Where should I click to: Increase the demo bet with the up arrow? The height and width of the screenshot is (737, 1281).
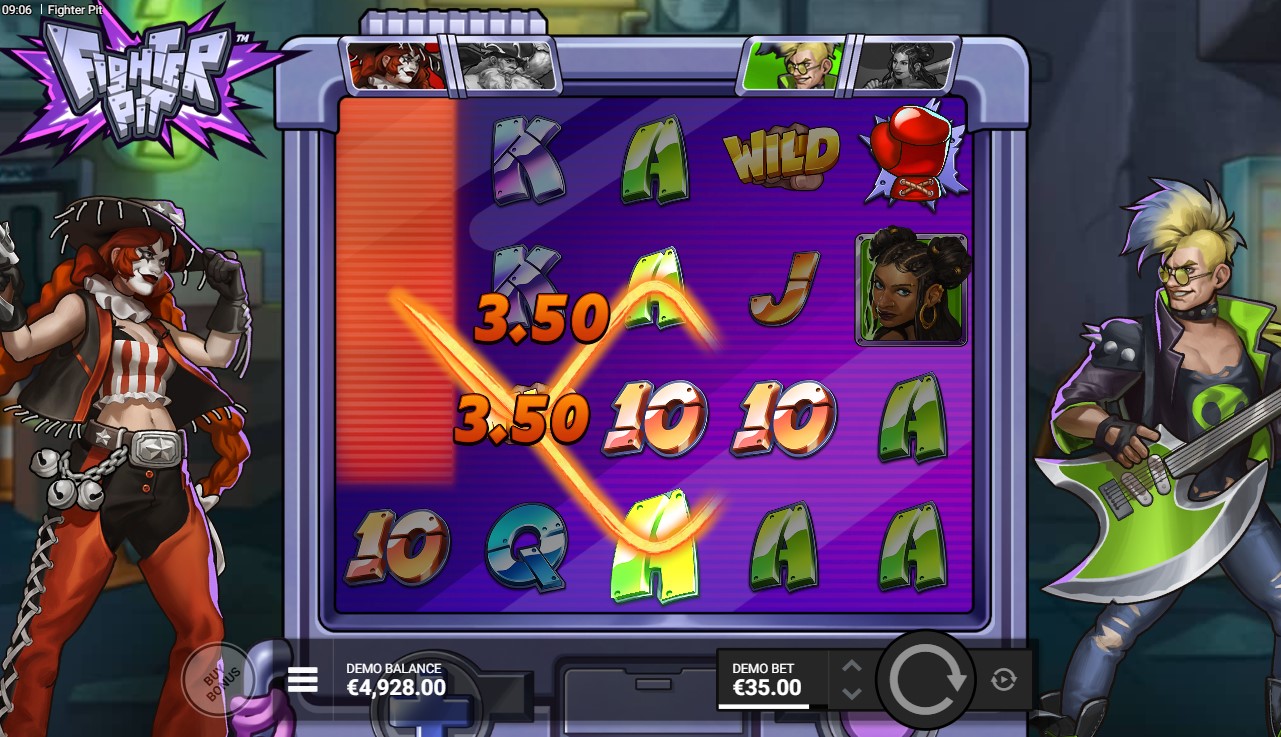851,667
